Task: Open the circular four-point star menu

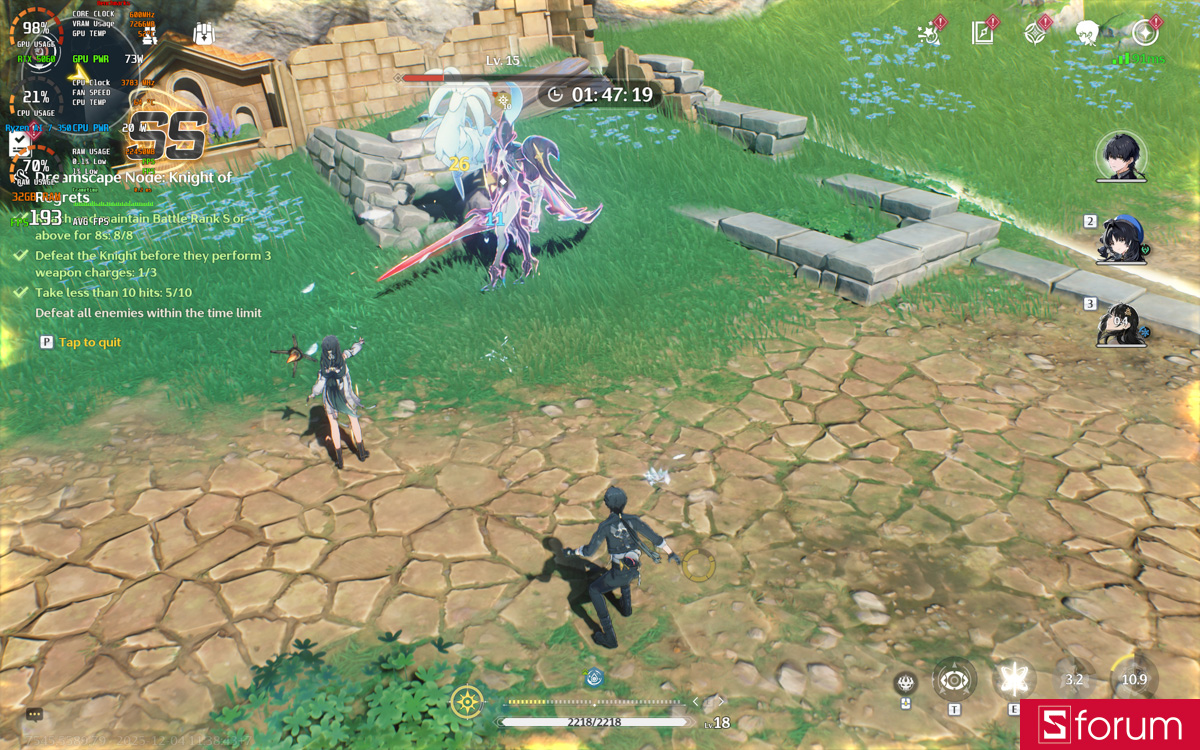Action: (x=1145, y=33)
